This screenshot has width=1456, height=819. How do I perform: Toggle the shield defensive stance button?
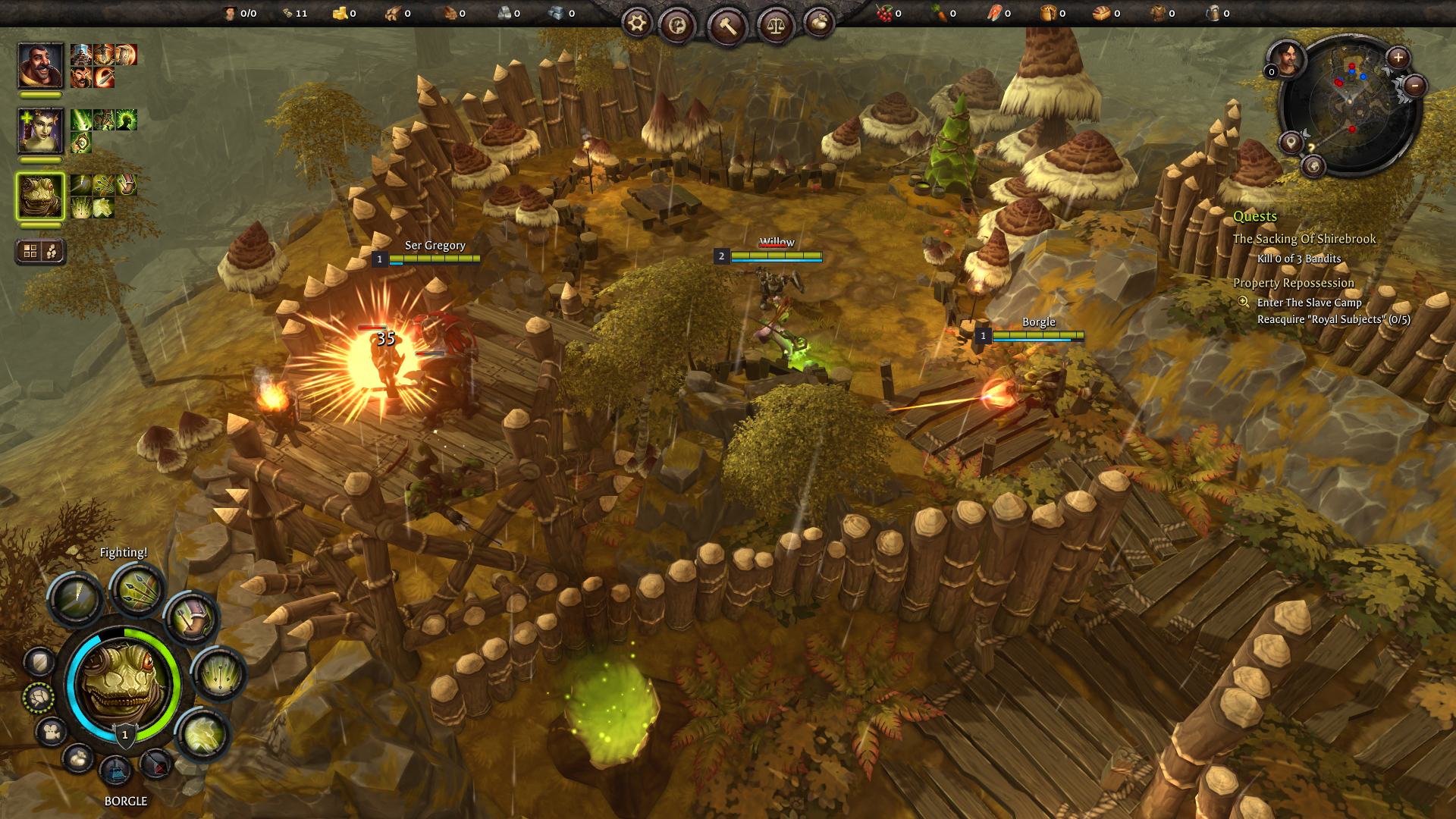point(39,662)
